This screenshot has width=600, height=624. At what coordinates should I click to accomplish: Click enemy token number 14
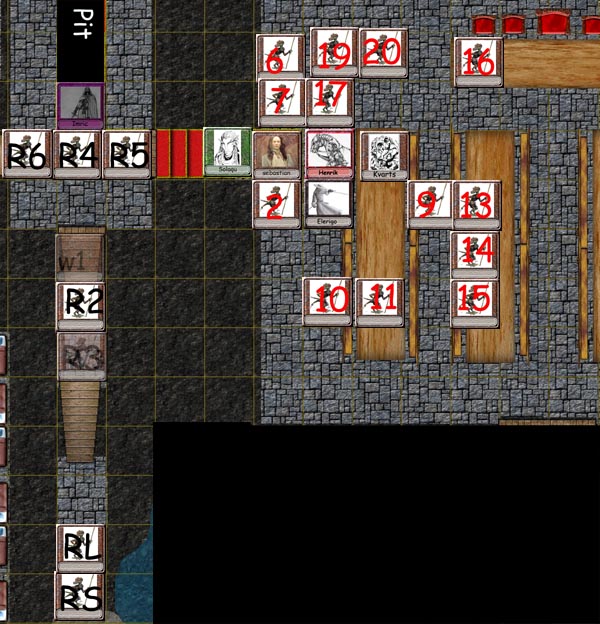click(475, 253)
